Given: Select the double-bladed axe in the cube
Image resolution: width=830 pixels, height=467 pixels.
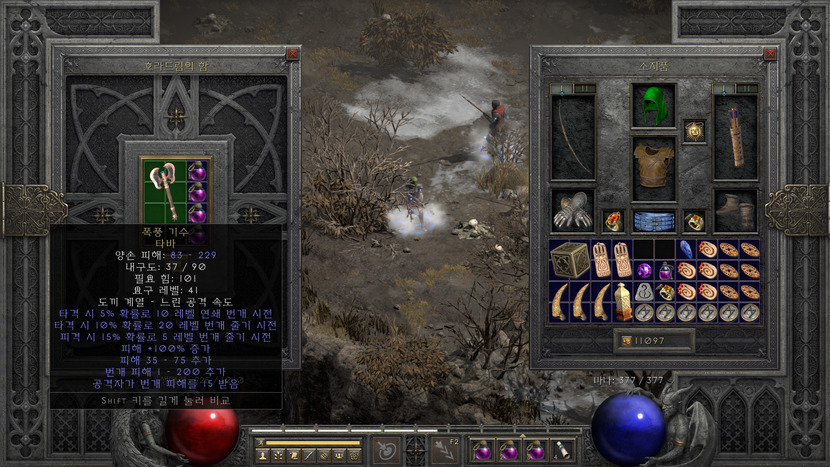Looking at the screenshot, I should 162,190.
